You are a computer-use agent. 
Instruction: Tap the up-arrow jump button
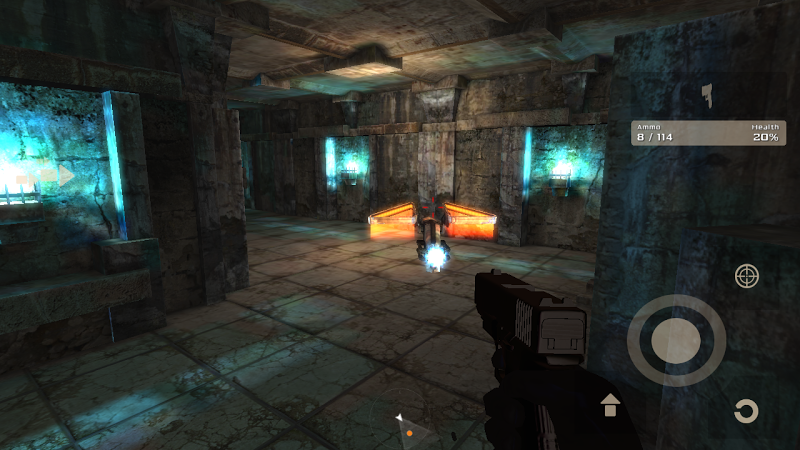pos(609,405)
